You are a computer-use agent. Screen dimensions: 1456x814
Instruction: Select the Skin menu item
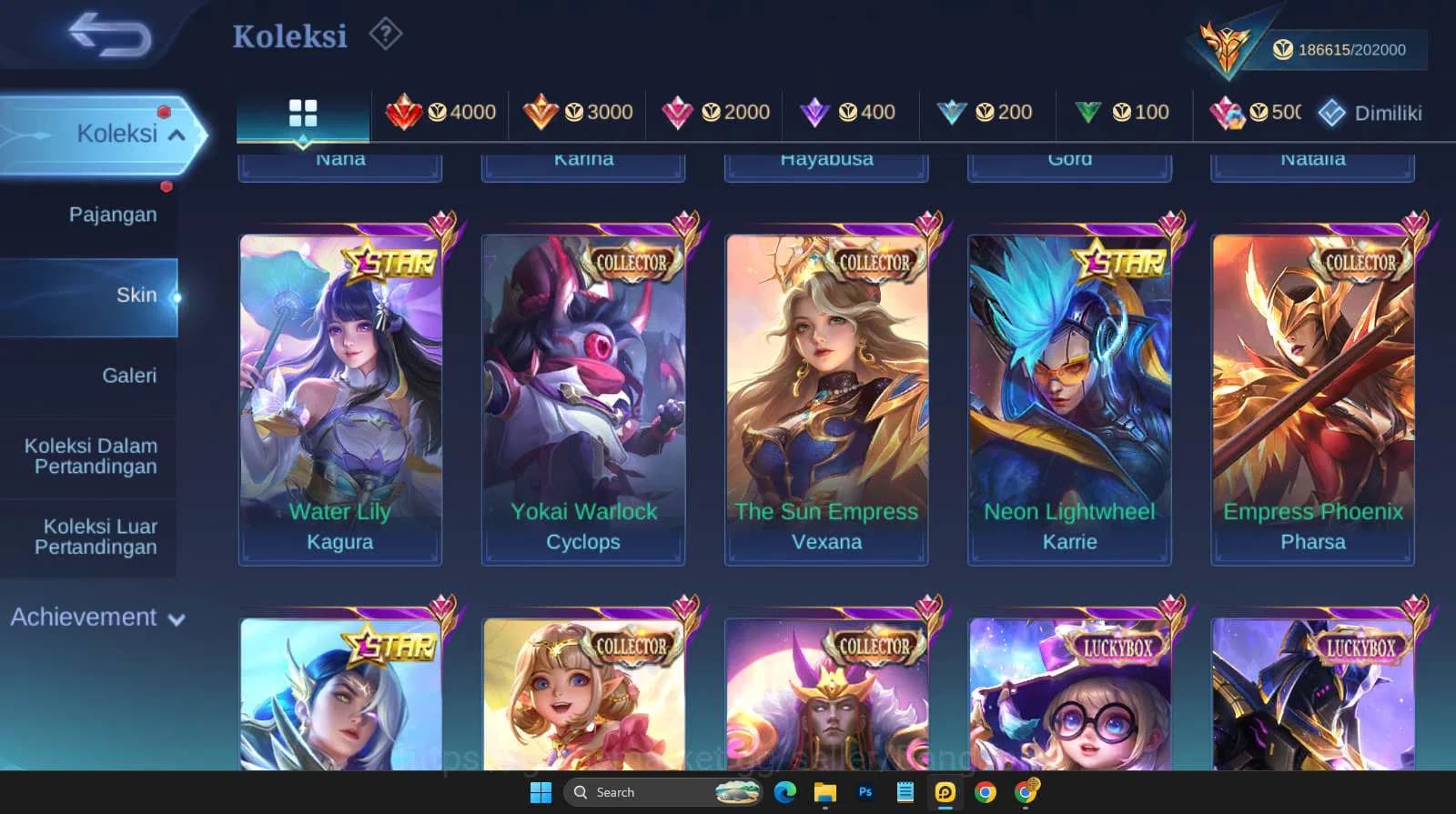tap(137, 295)
